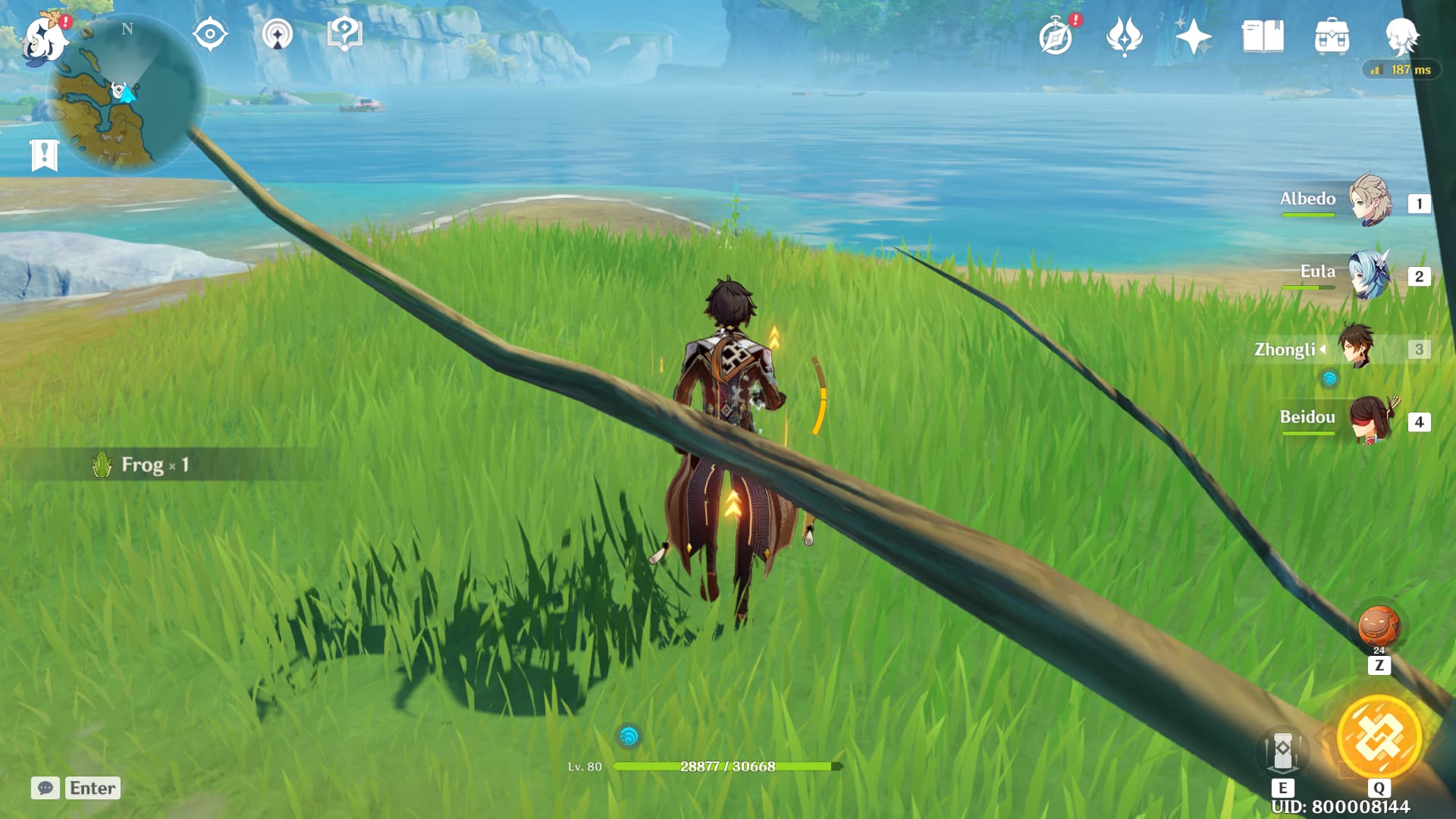Open the inventory backpack icon
1456x819 pixels.
1332,36
